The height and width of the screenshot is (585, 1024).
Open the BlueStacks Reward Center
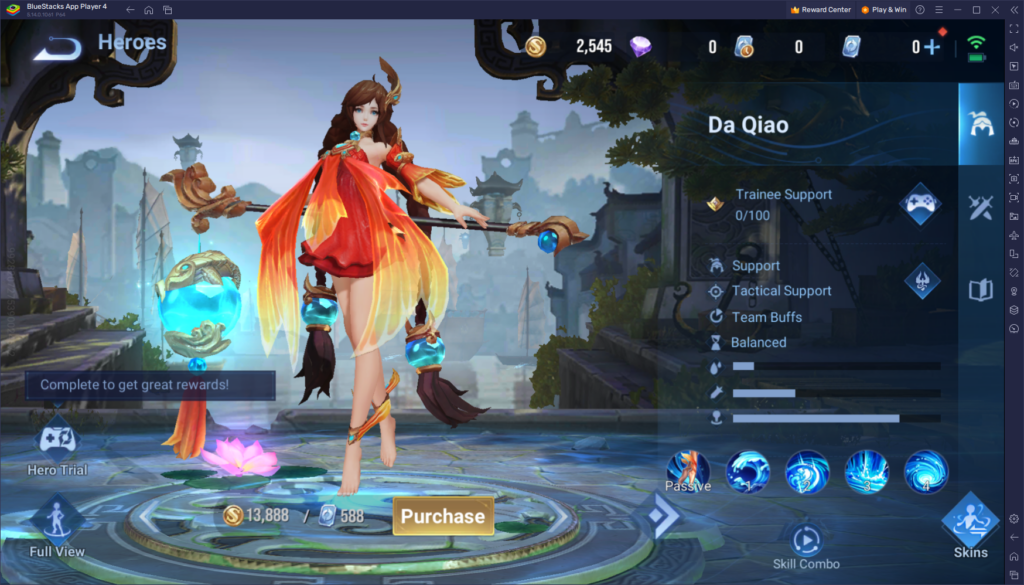tap(821, 9)
